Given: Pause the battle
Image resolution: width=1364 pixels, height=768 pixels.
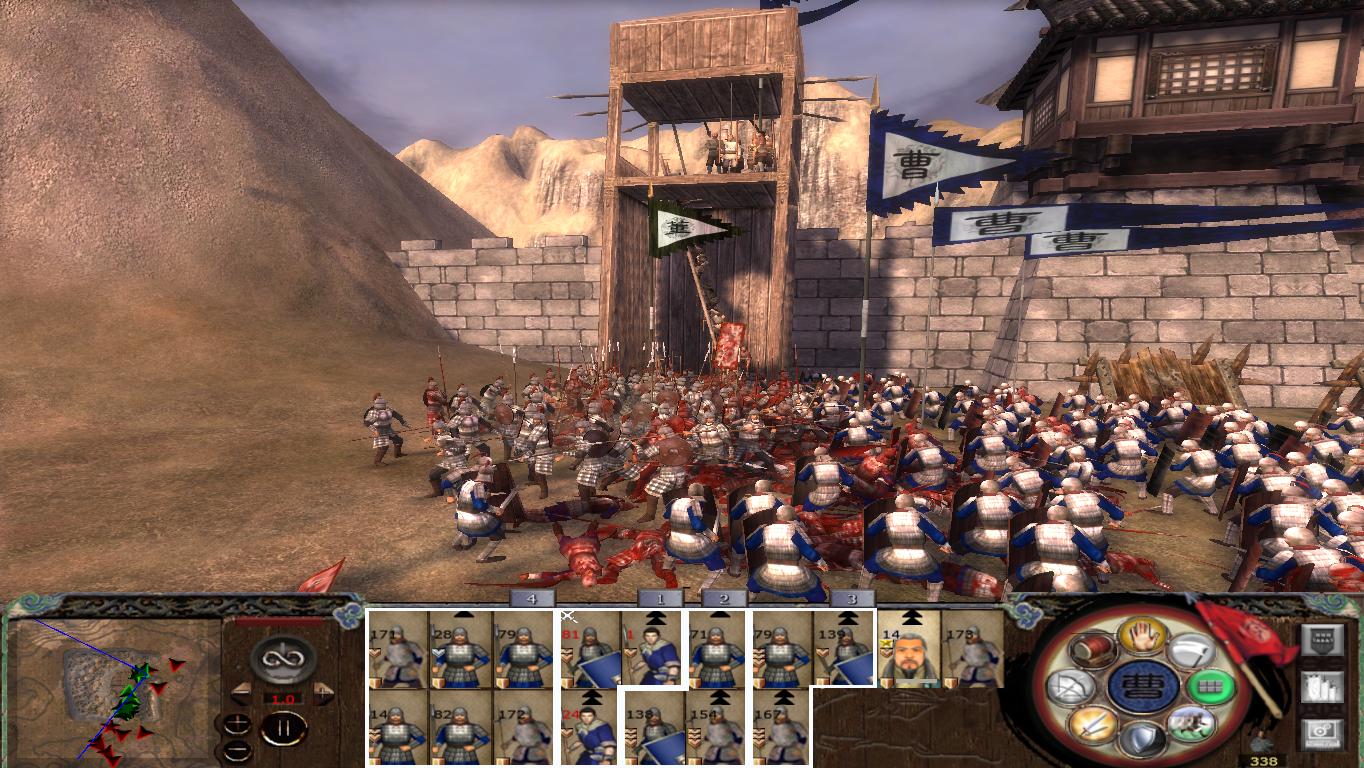Looking at the screenshot, I should (x=285, y=727).
